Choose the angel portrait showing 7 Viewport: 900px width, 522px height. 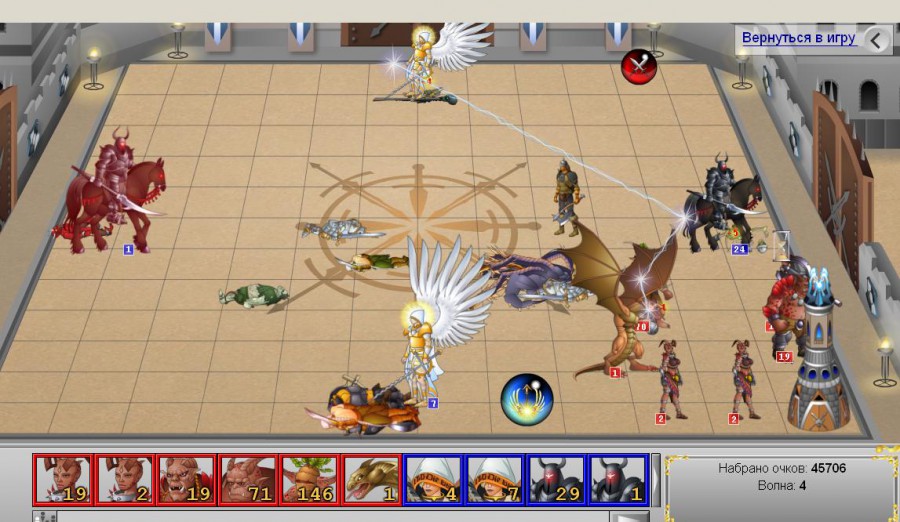[x=495, y=479]
